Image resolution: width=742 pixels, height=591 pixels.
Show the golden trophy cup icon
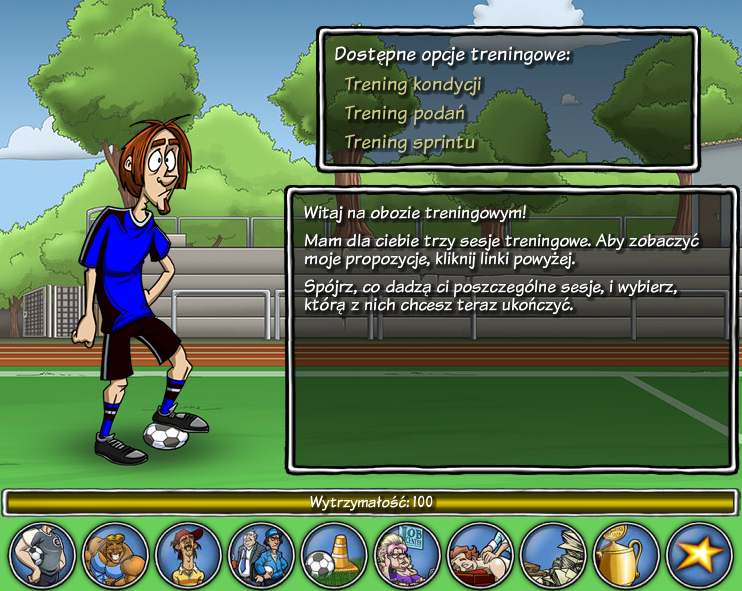point(627,556)
